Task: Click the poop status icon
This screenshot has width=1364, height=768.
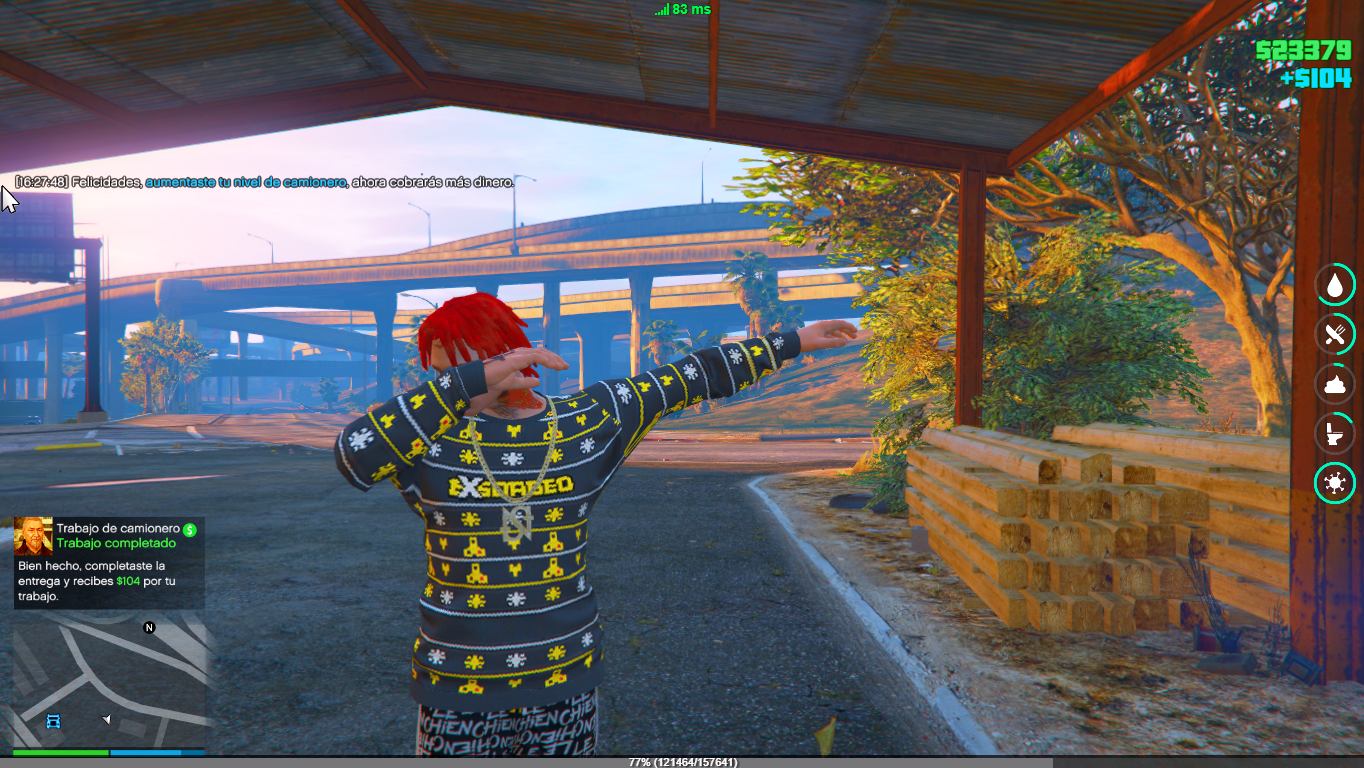Action: tap(1334, 385)
